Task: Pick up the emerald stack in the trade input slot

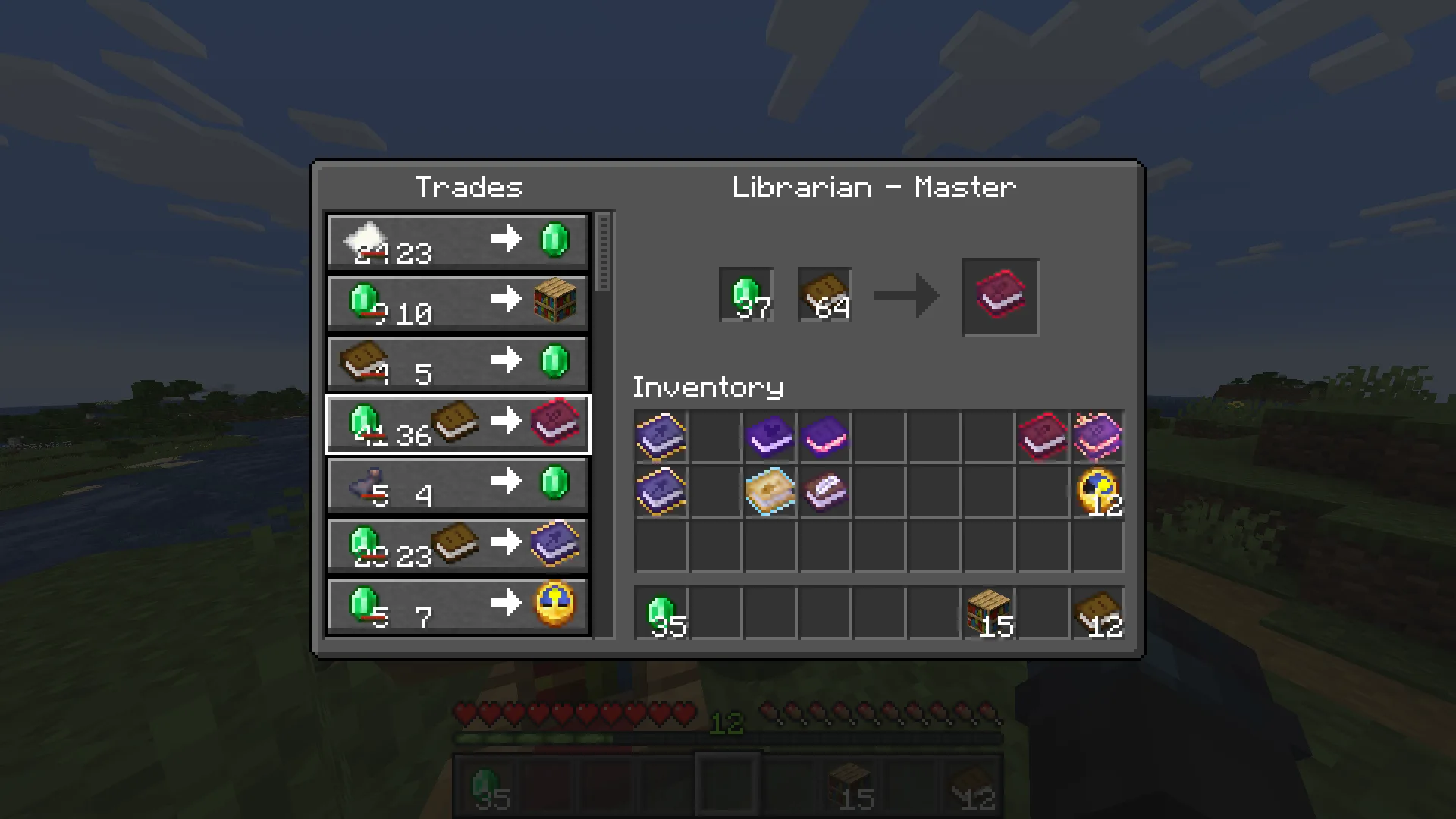Action: click(745, 295)
